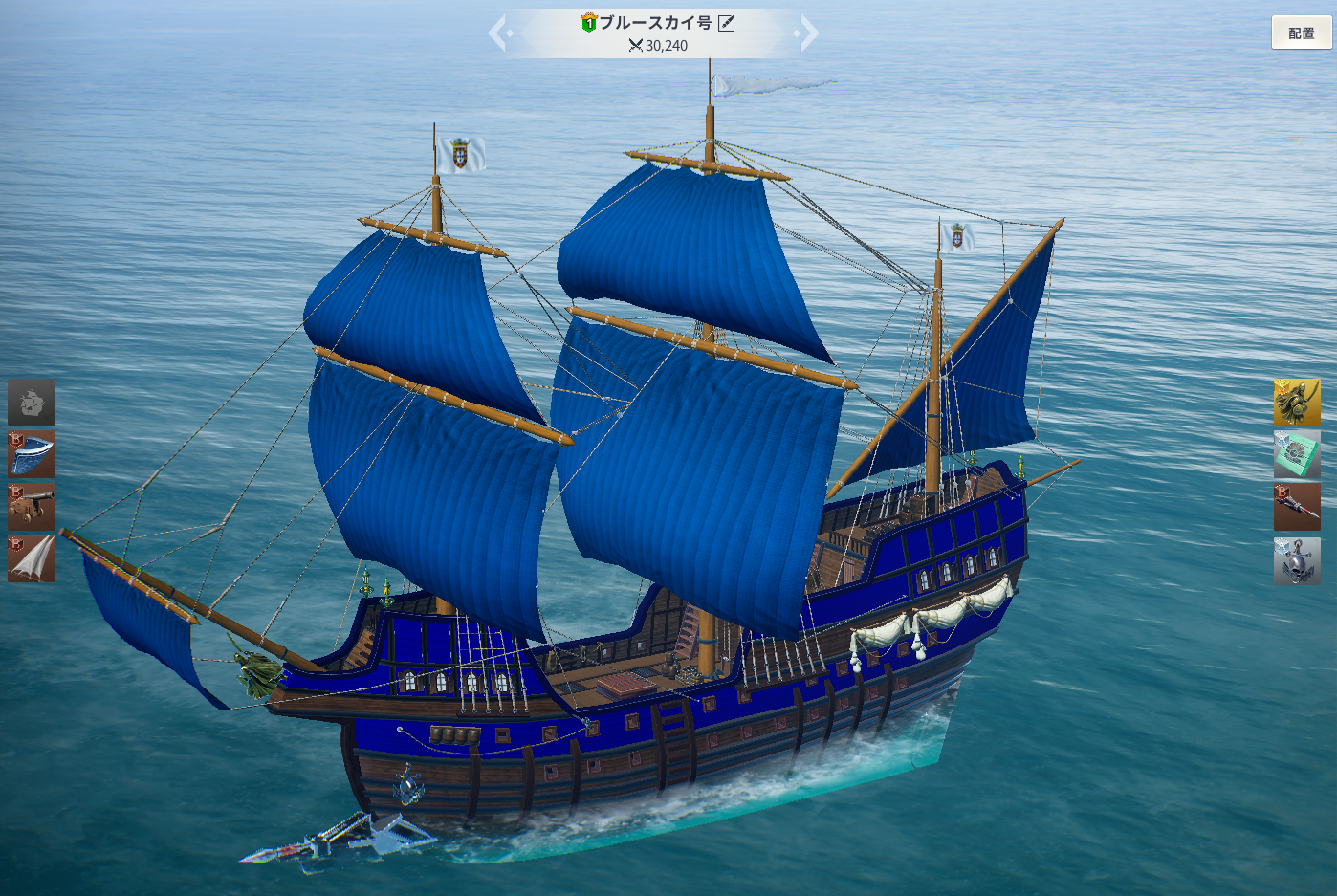Open the grey ship silhouette slot
This screenshot has width=1337, height=896.
tap(32, 403)
